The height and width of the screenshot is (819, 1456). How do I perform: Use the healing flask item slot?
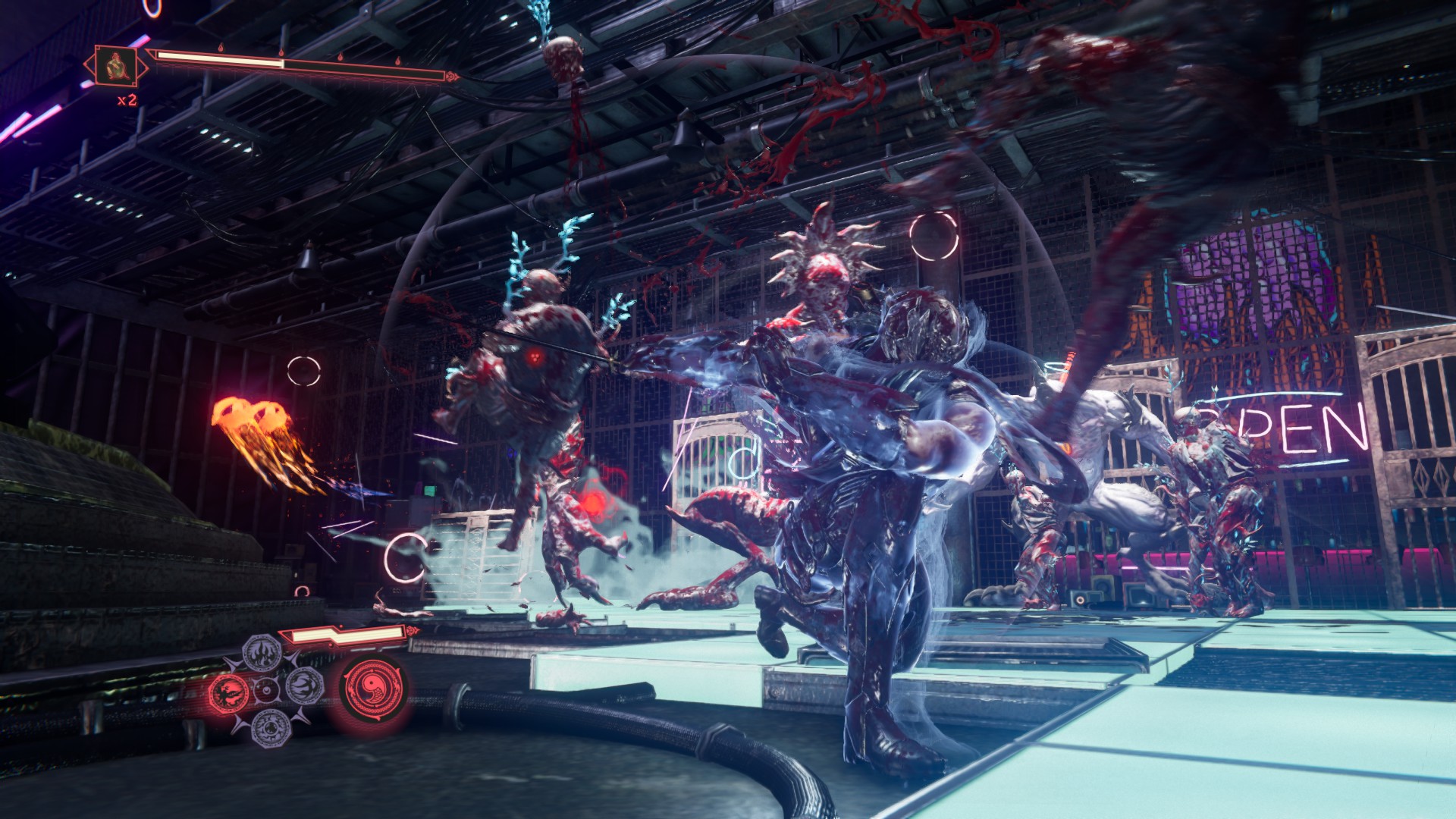point(115,65)
